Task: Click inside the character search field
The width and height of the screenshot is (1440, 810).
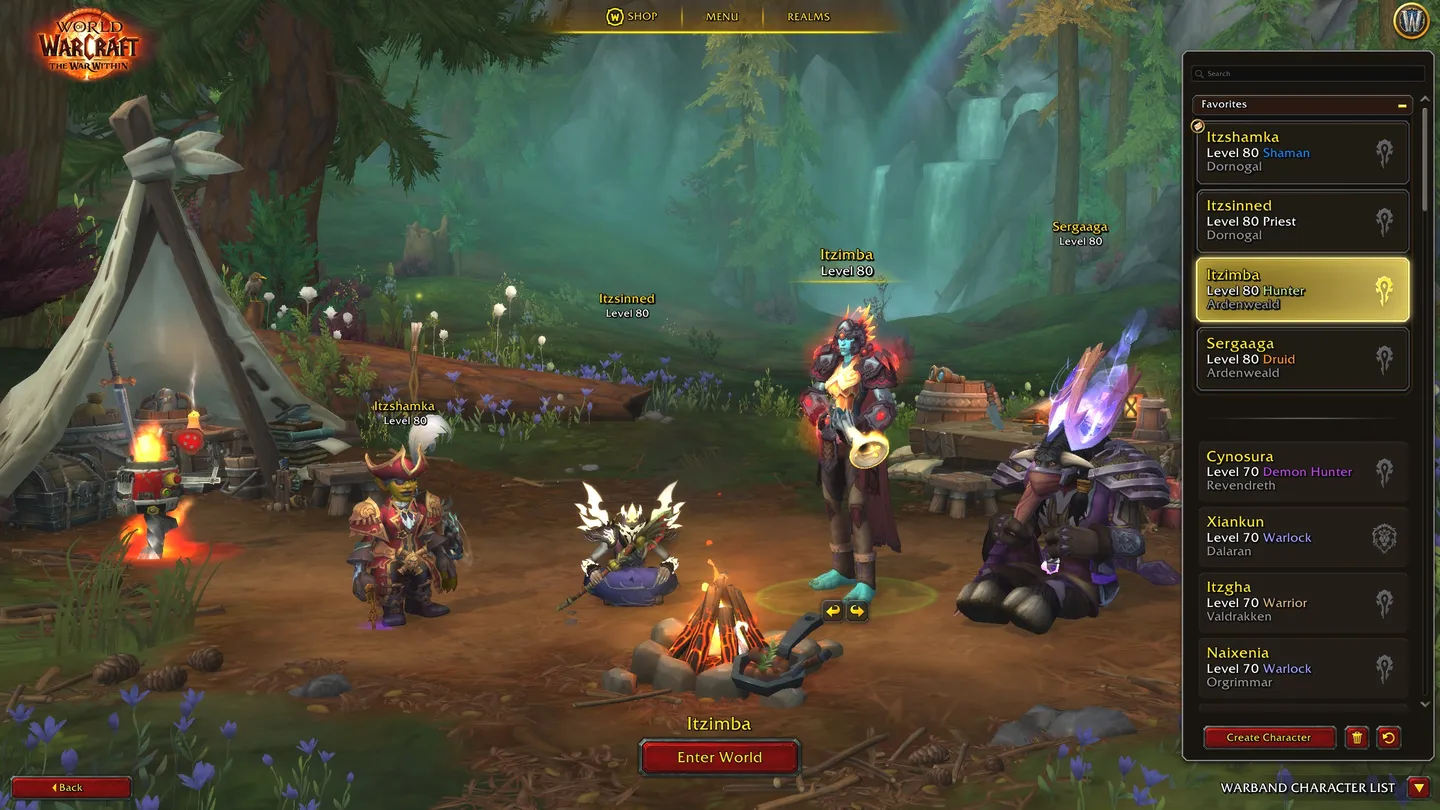Action: [1300, 73]
